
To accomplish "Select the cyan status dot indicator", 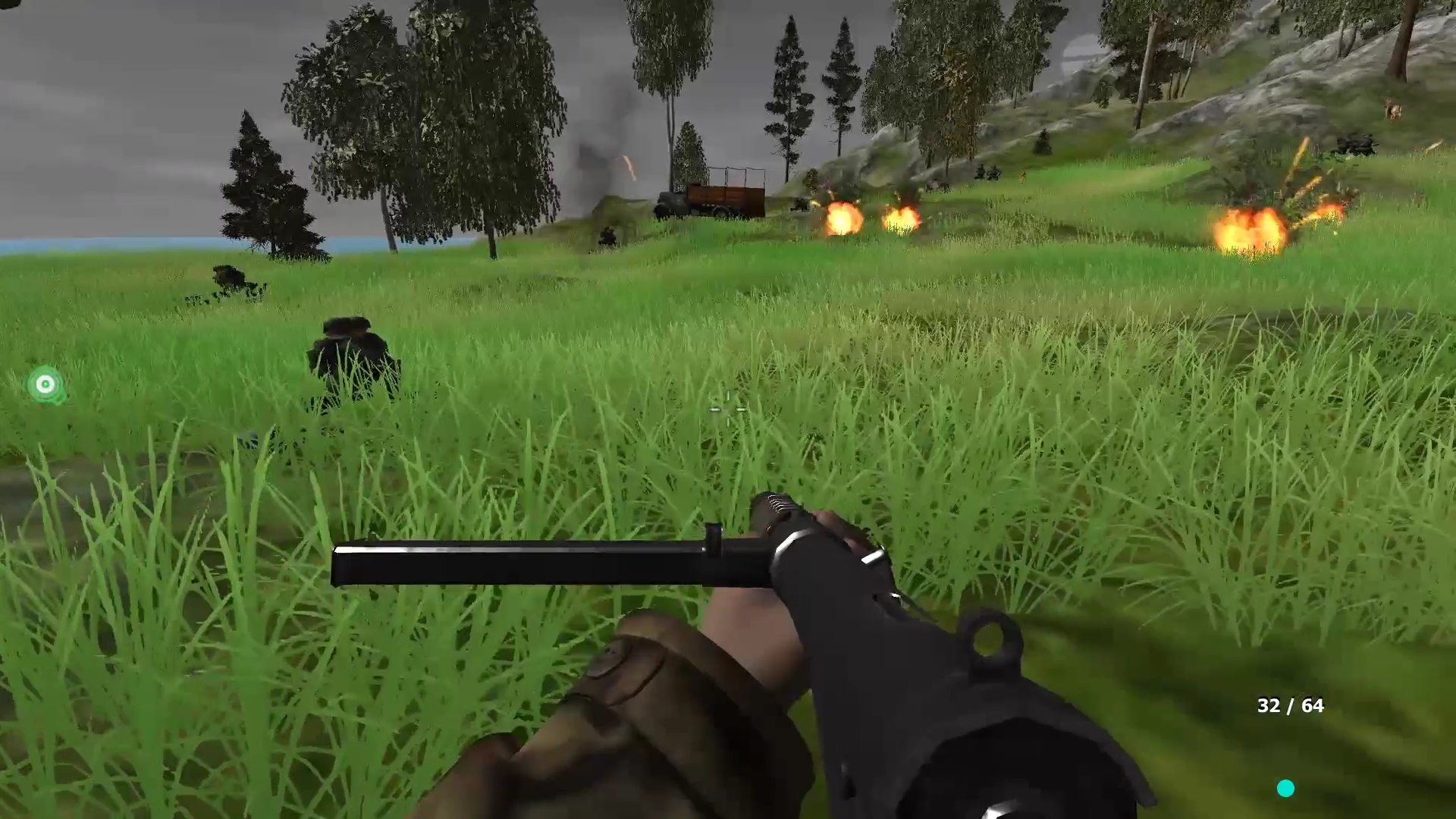I will point(1287,789).
